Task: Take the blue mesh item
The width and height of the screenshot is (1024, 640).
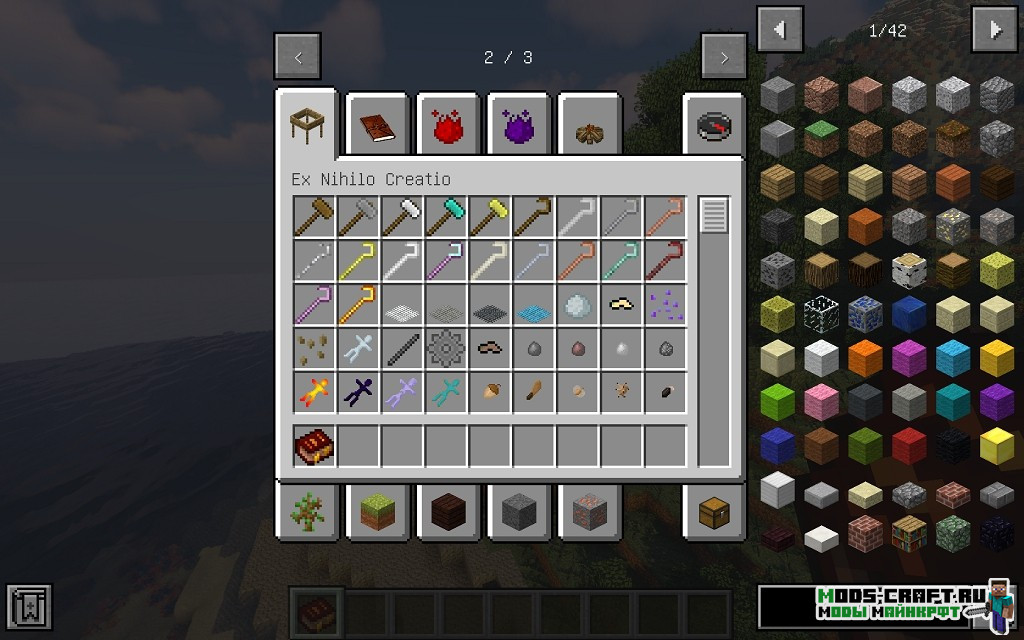Action: 534,305
